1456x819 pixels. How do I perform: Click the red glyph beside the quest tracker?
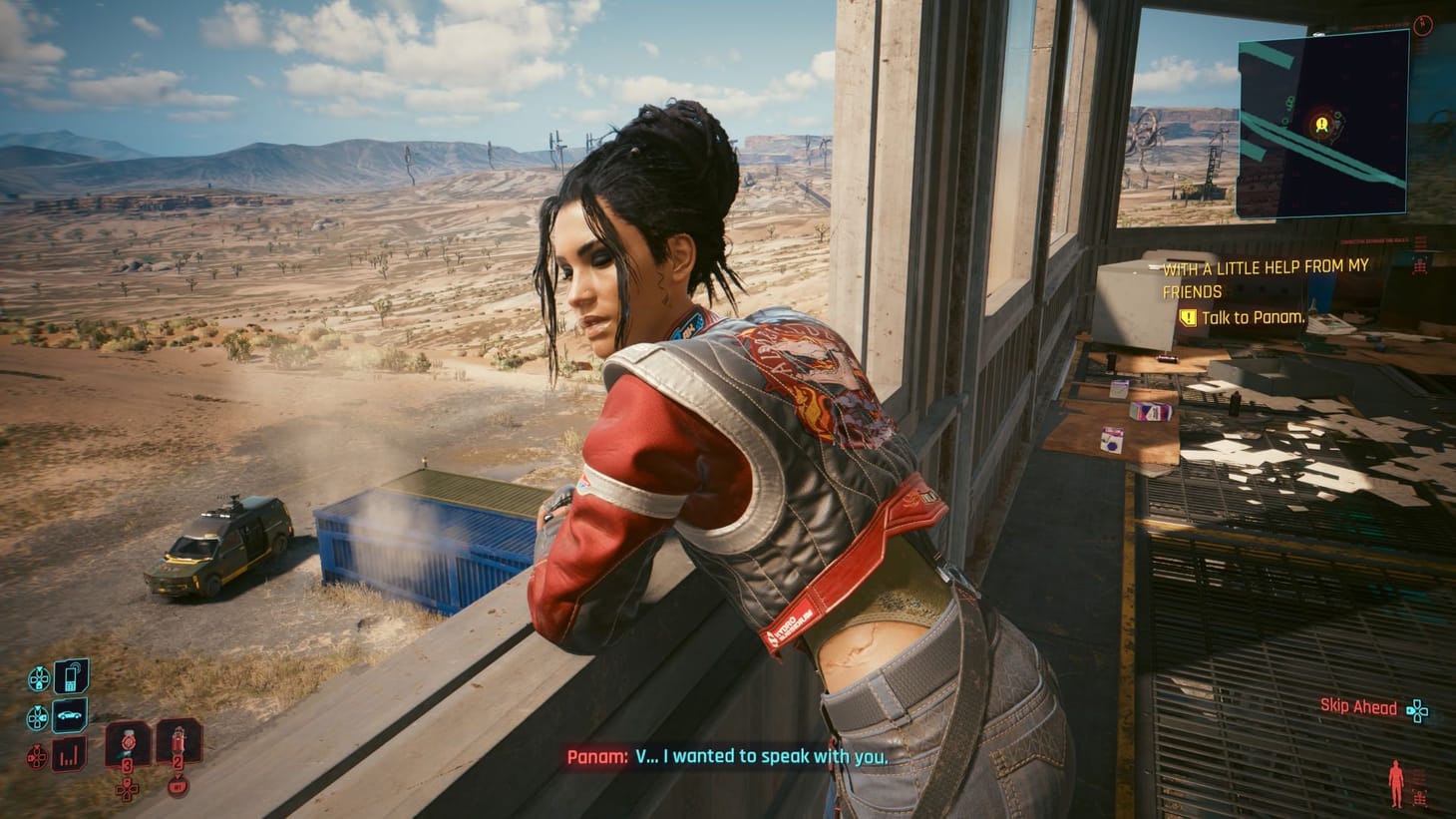(1418, 265)
